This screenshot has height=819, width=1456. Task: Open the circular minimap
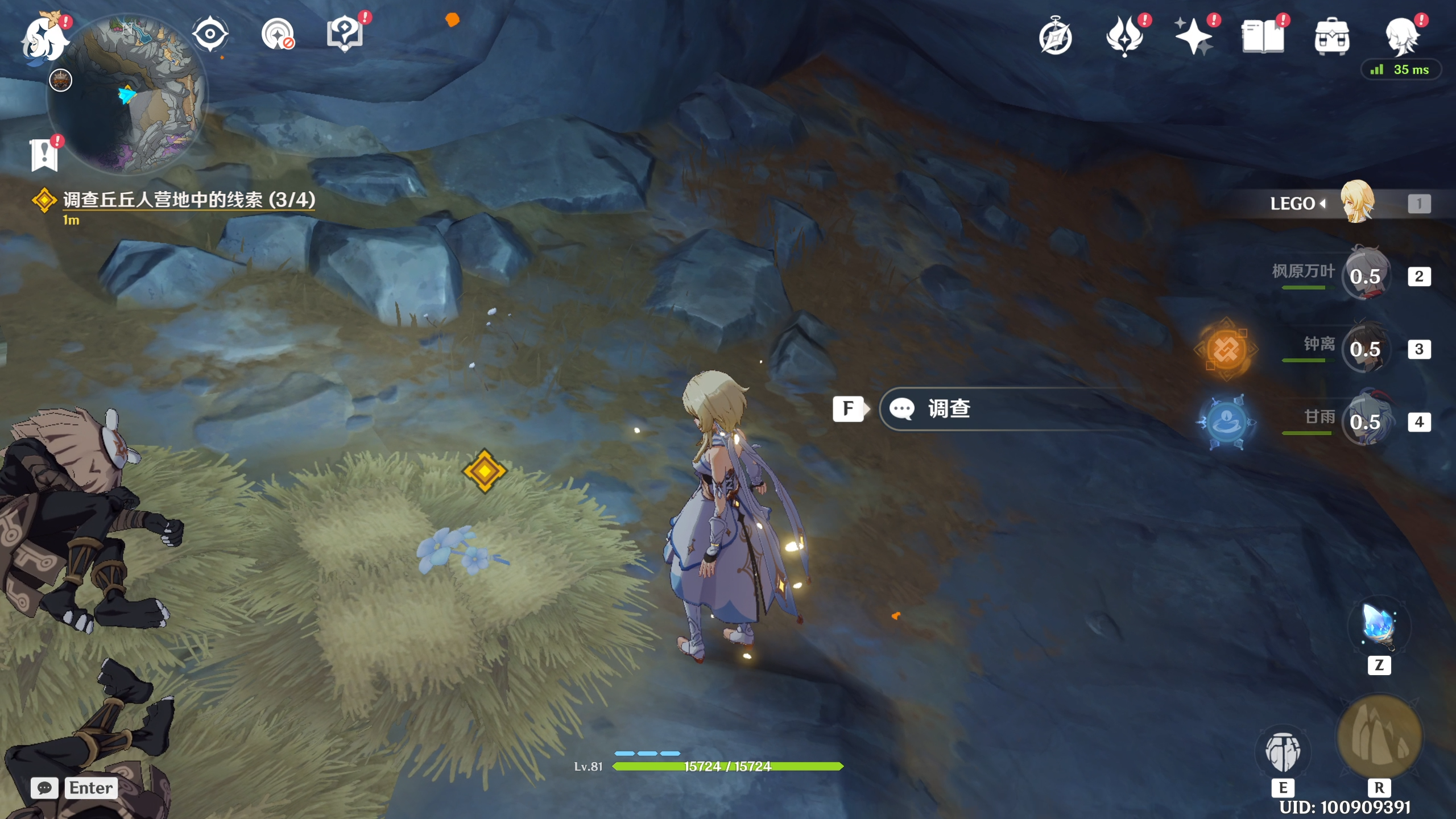(129, 94)
